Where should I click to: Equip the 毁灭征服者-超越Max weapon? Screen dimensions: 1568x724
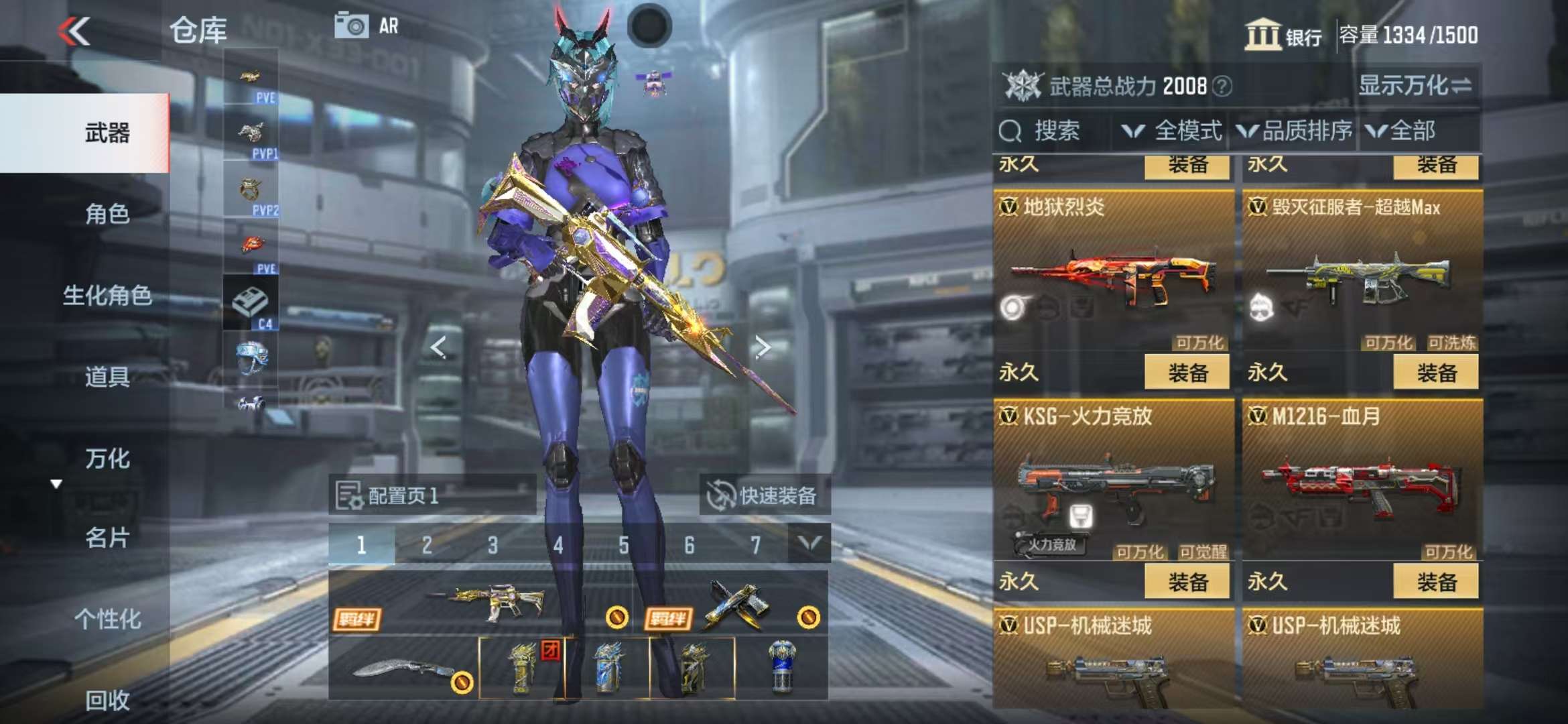click(x=1435, y=373)
